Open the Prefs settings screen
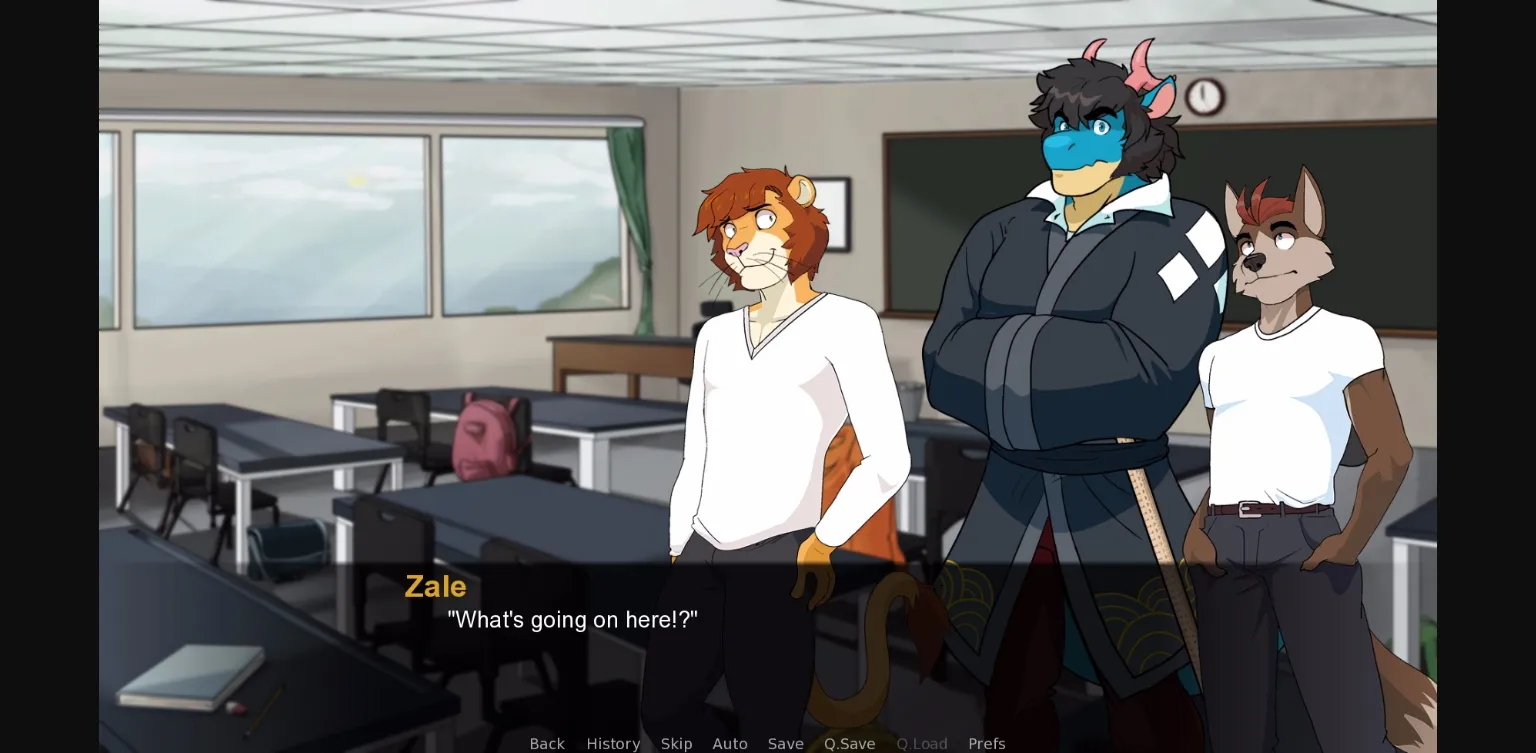The width and height of the screenshot is (1536, 753). pos(987,743)
